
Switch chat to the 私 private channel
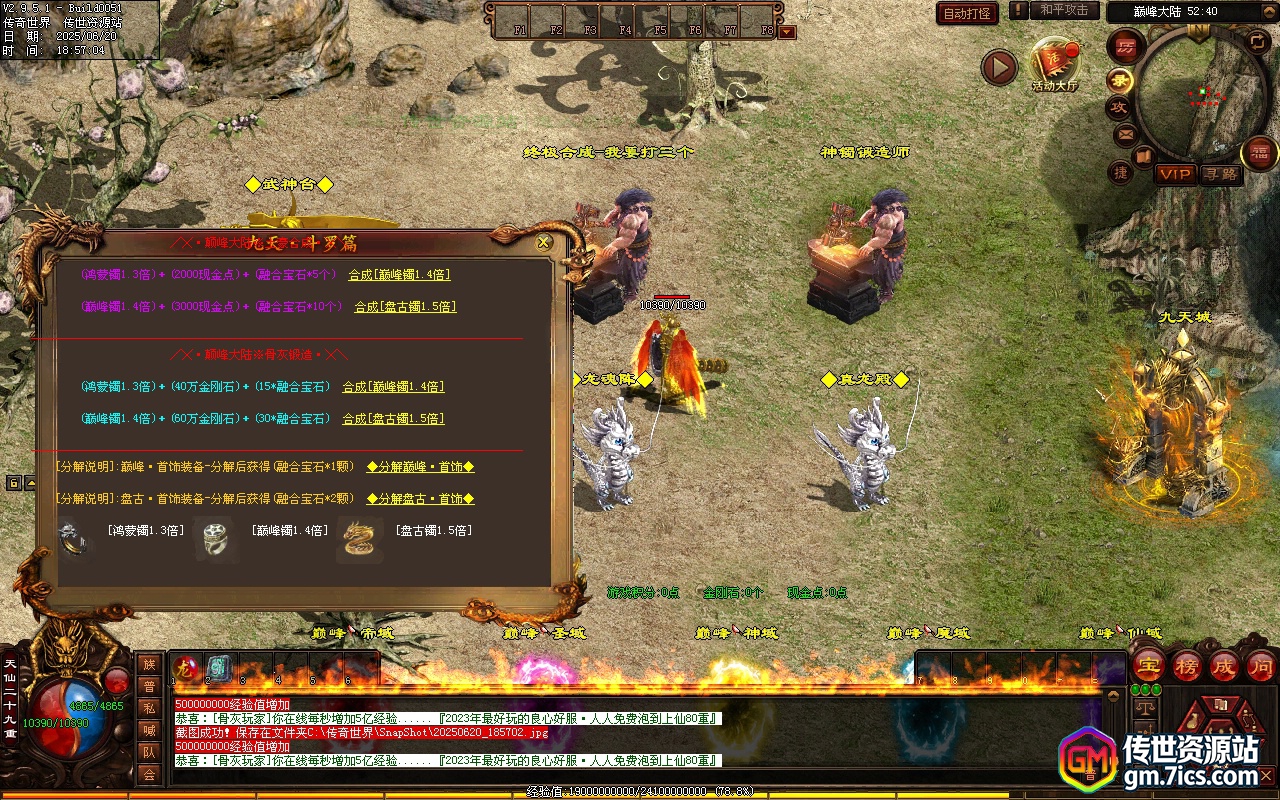tap(149, 707)
